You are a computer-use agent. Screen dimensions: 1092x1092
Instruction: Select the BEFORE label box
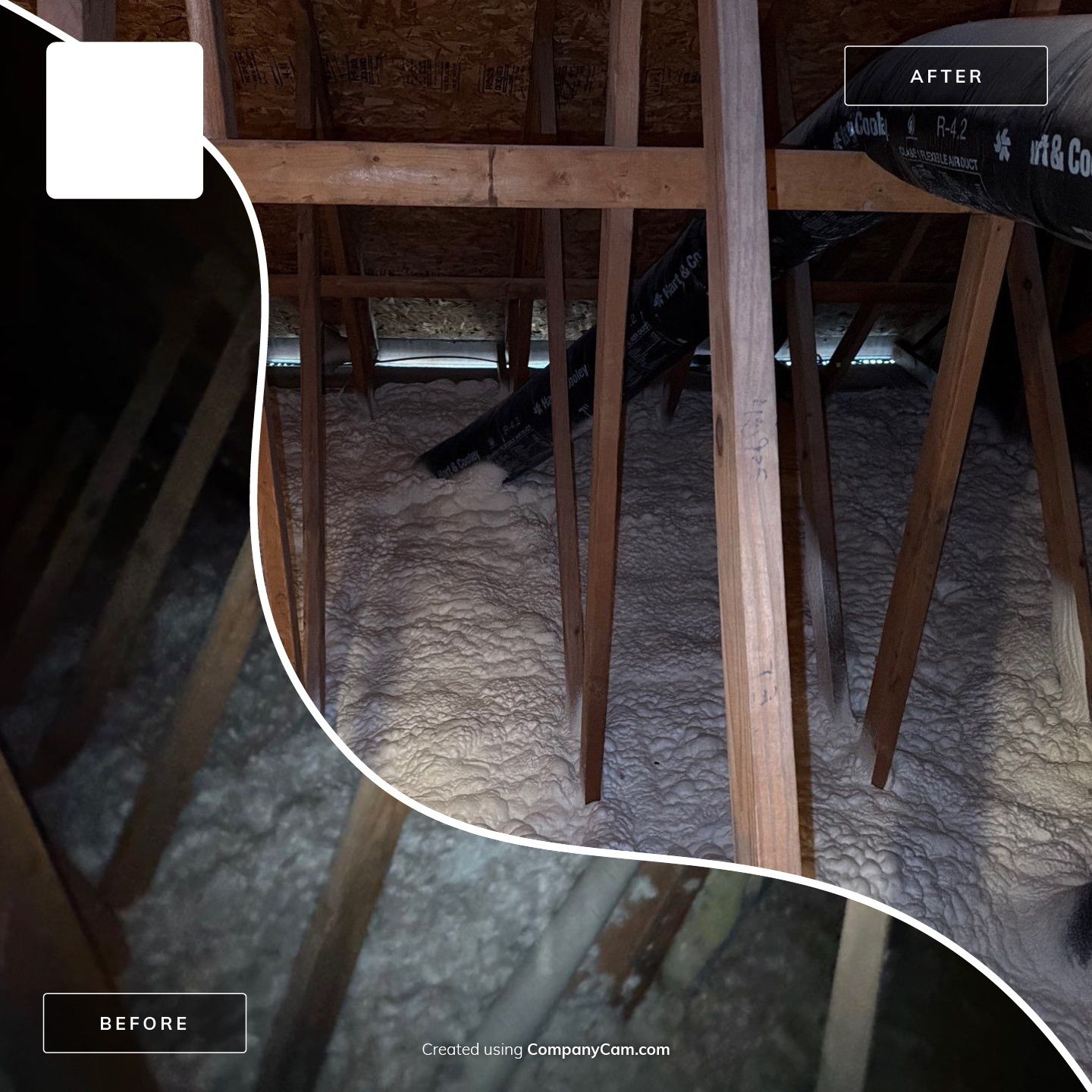(144, 1023)
